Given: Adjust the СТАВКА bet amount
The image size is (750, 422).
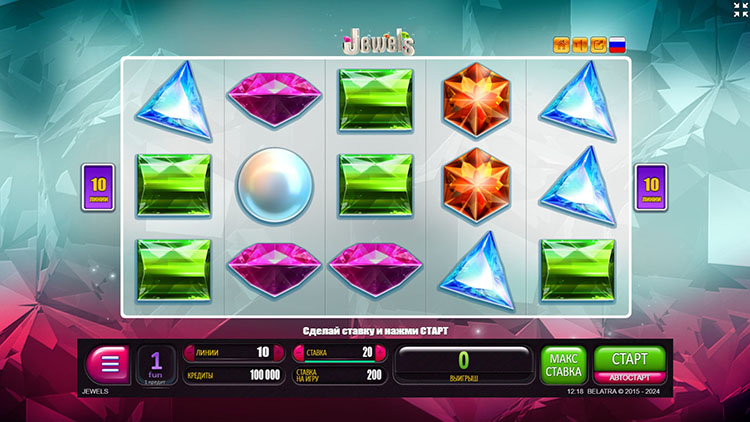Looking at the screenshot, I should pyautogui.click(x=335, y=352).
